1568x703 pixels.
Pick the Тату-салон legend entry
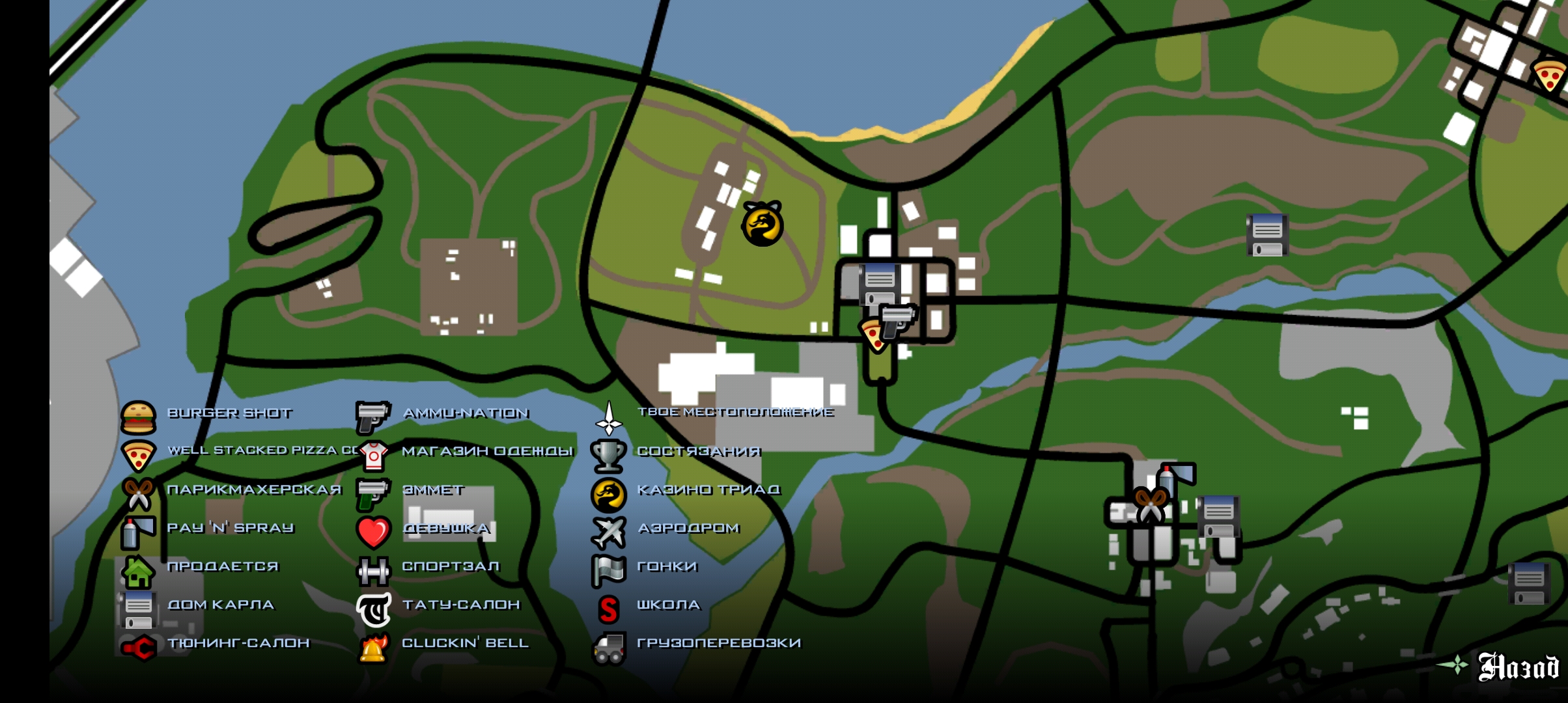[461, 605]
